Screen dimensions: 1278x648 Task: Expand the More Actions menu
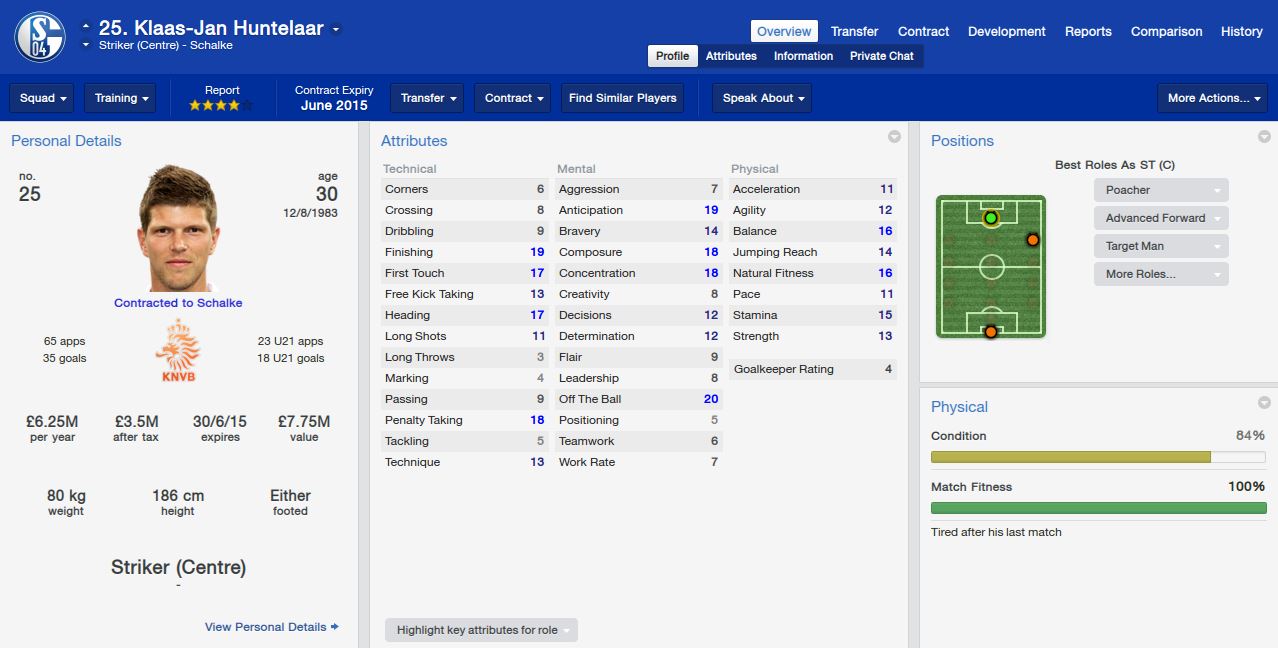click(x=1211, y=98)
